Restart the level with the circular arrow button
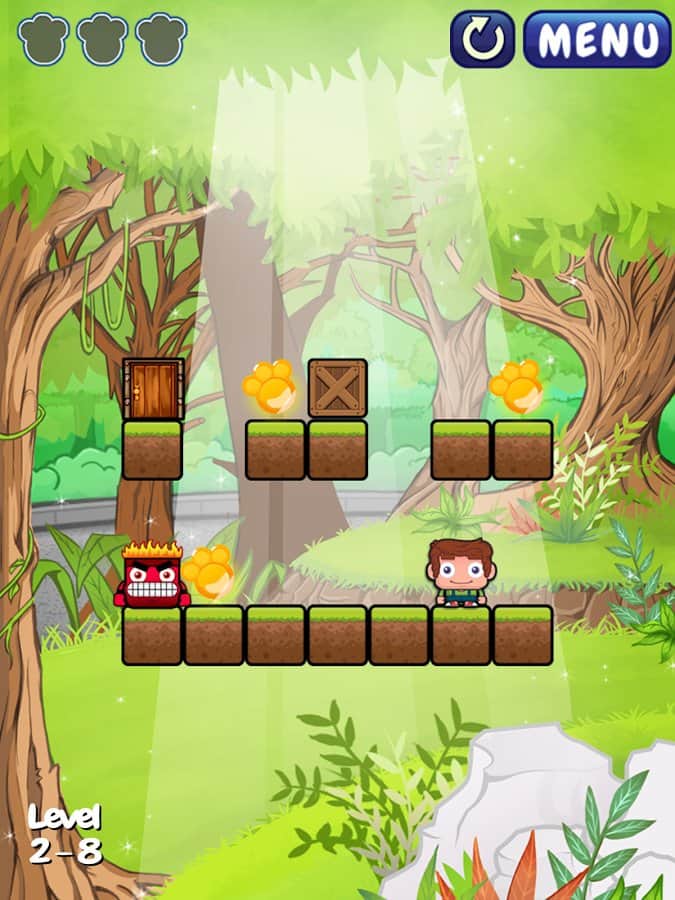The image size is (675, 900). tap(482, 39)
